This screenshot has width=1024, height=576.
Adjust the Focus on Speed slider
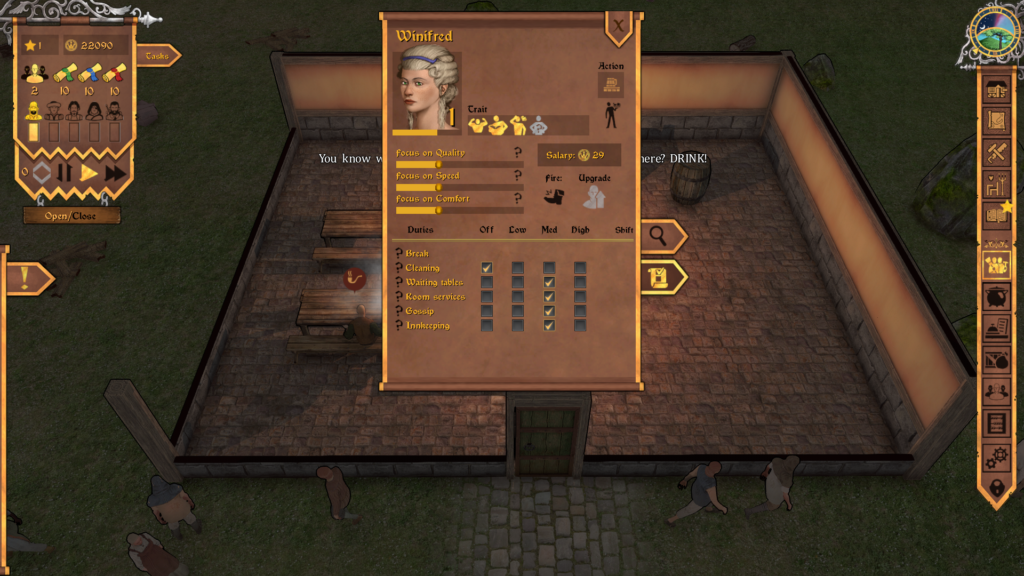439,187
